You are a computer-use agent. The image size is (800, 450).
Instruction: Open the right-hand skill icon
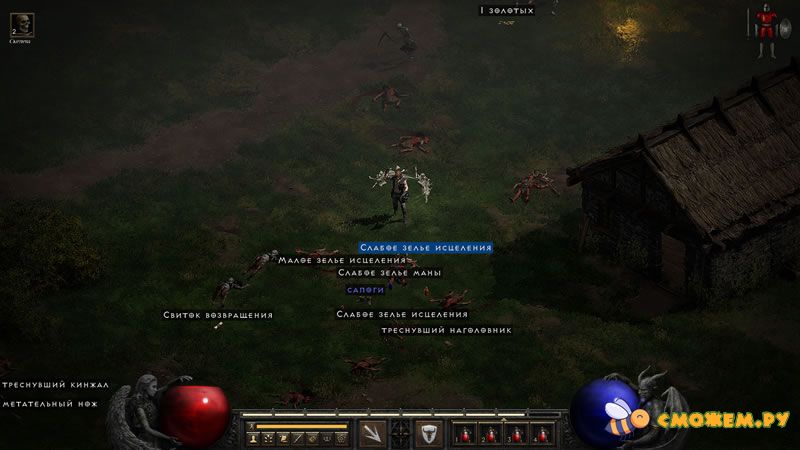click(x=428, y=433)
